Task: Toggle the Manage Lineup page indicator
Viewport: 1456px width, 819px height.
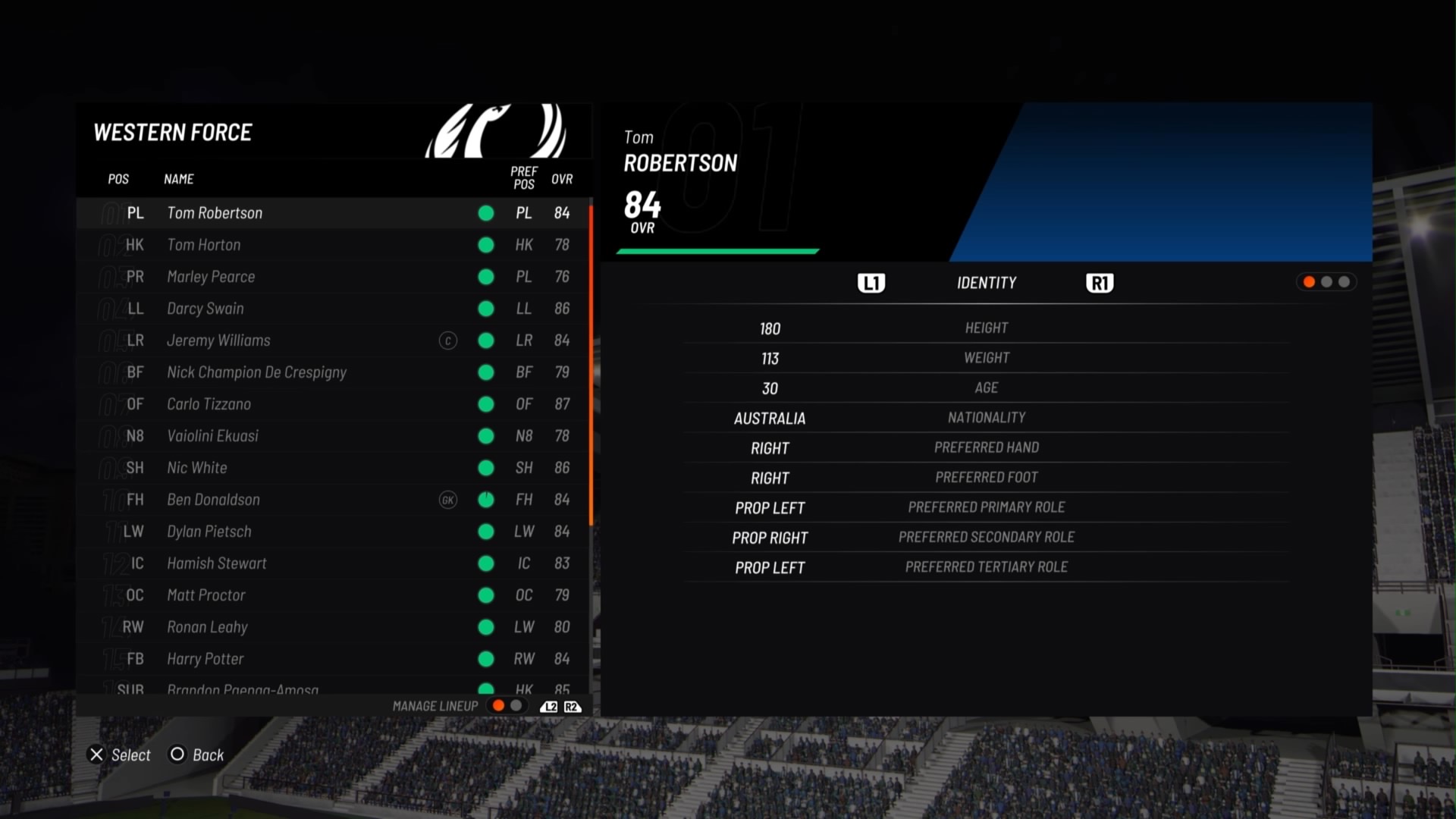Action: pos(507,706)
